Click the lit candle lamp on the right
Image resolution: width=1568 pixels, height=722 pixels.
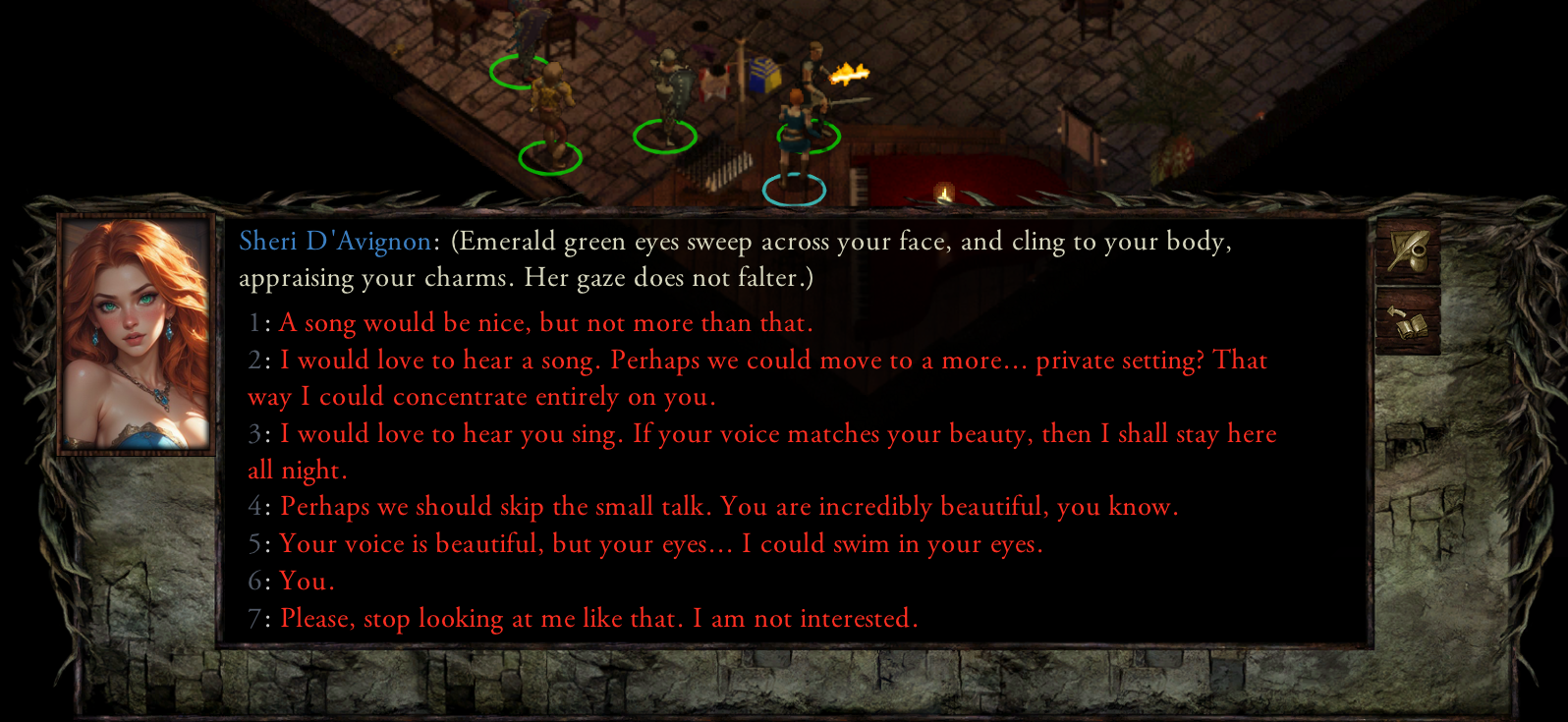(942, 189)
